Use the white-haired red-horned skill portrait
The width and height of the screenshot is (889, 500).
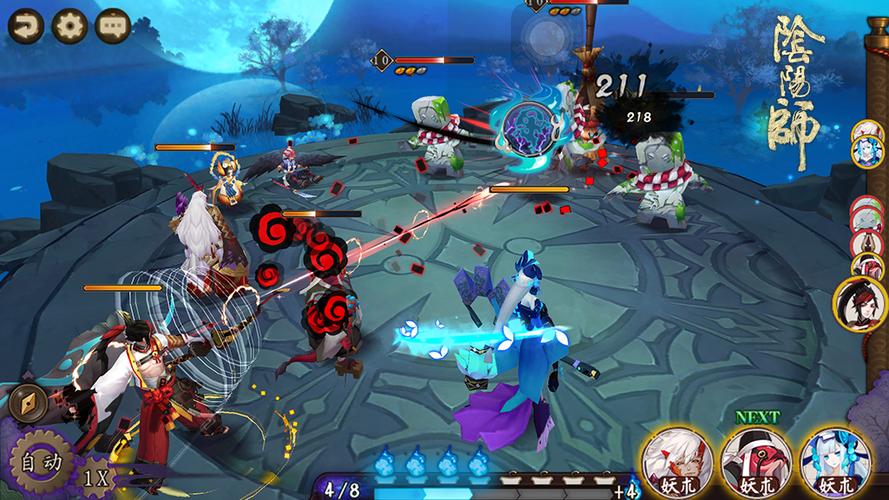[x=671, y=460]
